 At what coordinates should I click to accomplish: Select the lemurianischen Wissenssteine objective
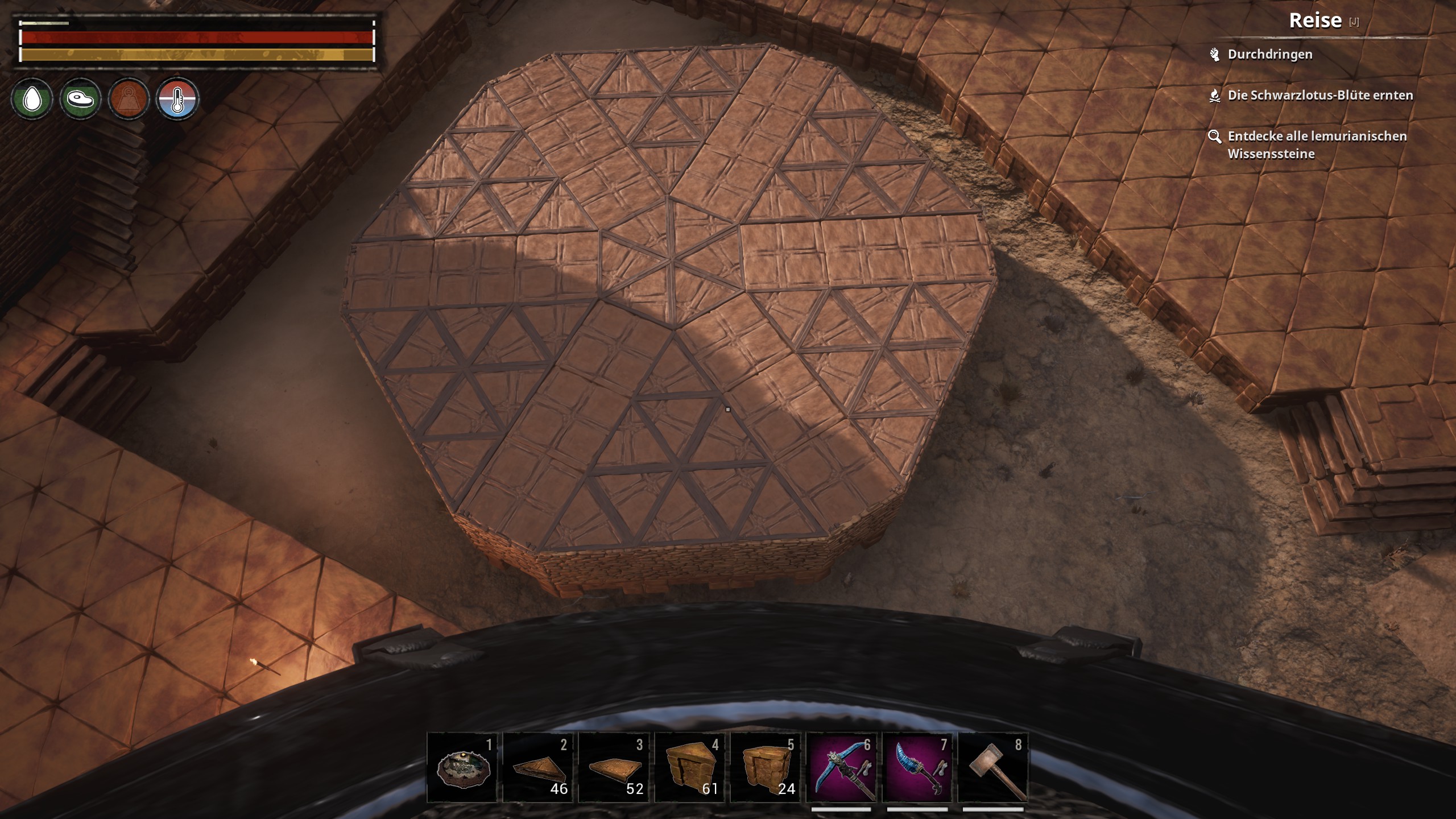[x=1316, y=144]
